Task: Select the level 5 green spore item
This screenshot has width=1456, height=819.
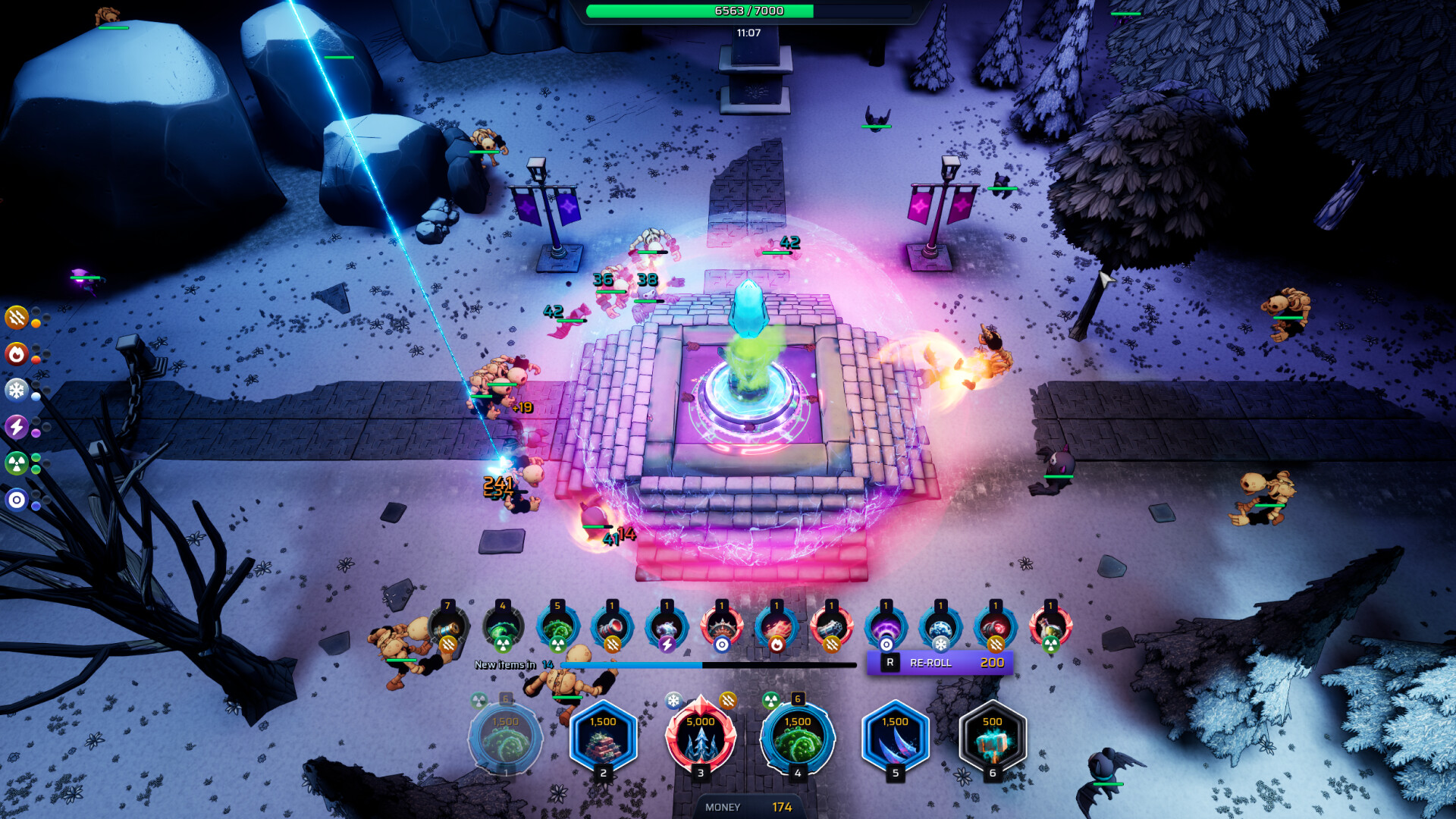Action: (x=557, y=628)
